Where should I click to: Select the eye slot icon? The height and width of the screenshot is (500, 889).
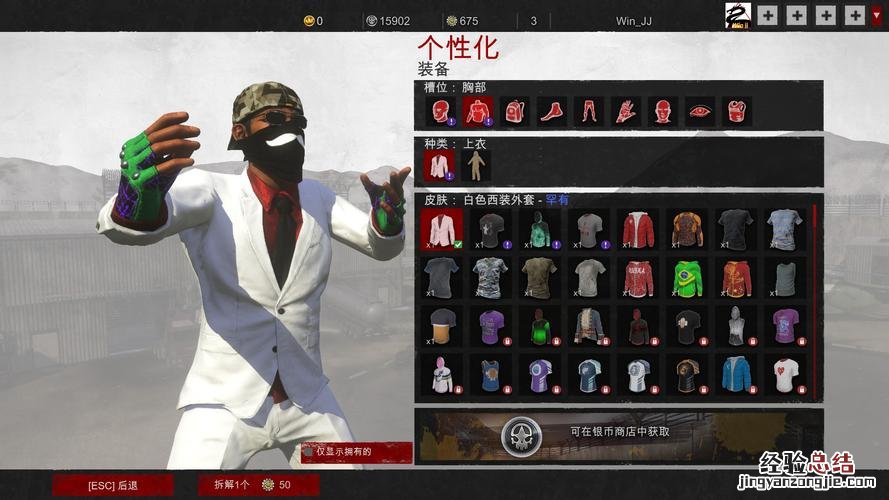700,111
